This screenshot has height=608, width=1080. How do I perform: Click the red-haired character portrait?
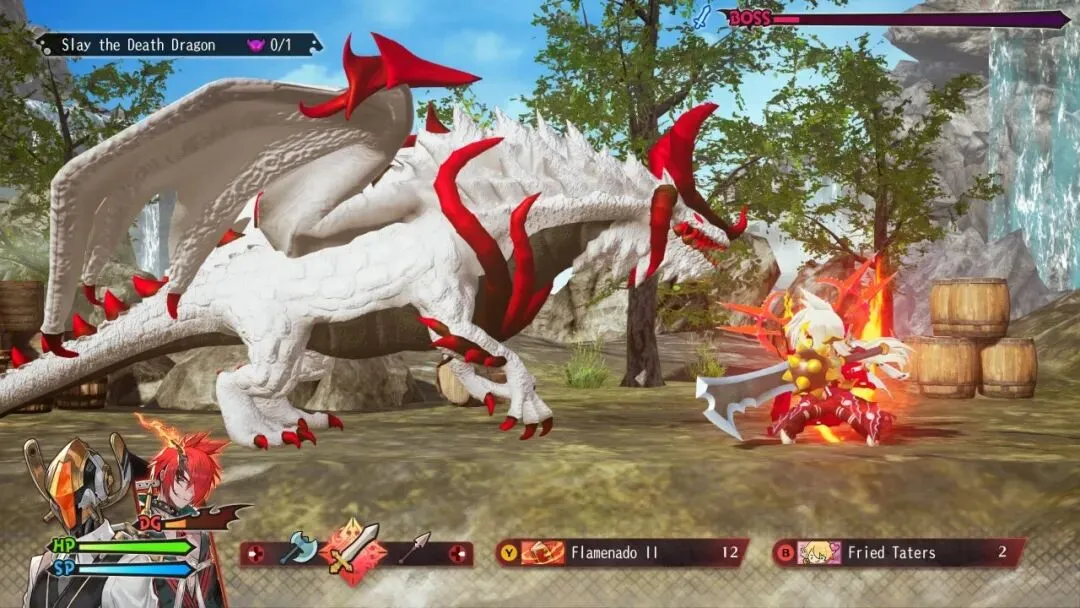pos(189,479)
